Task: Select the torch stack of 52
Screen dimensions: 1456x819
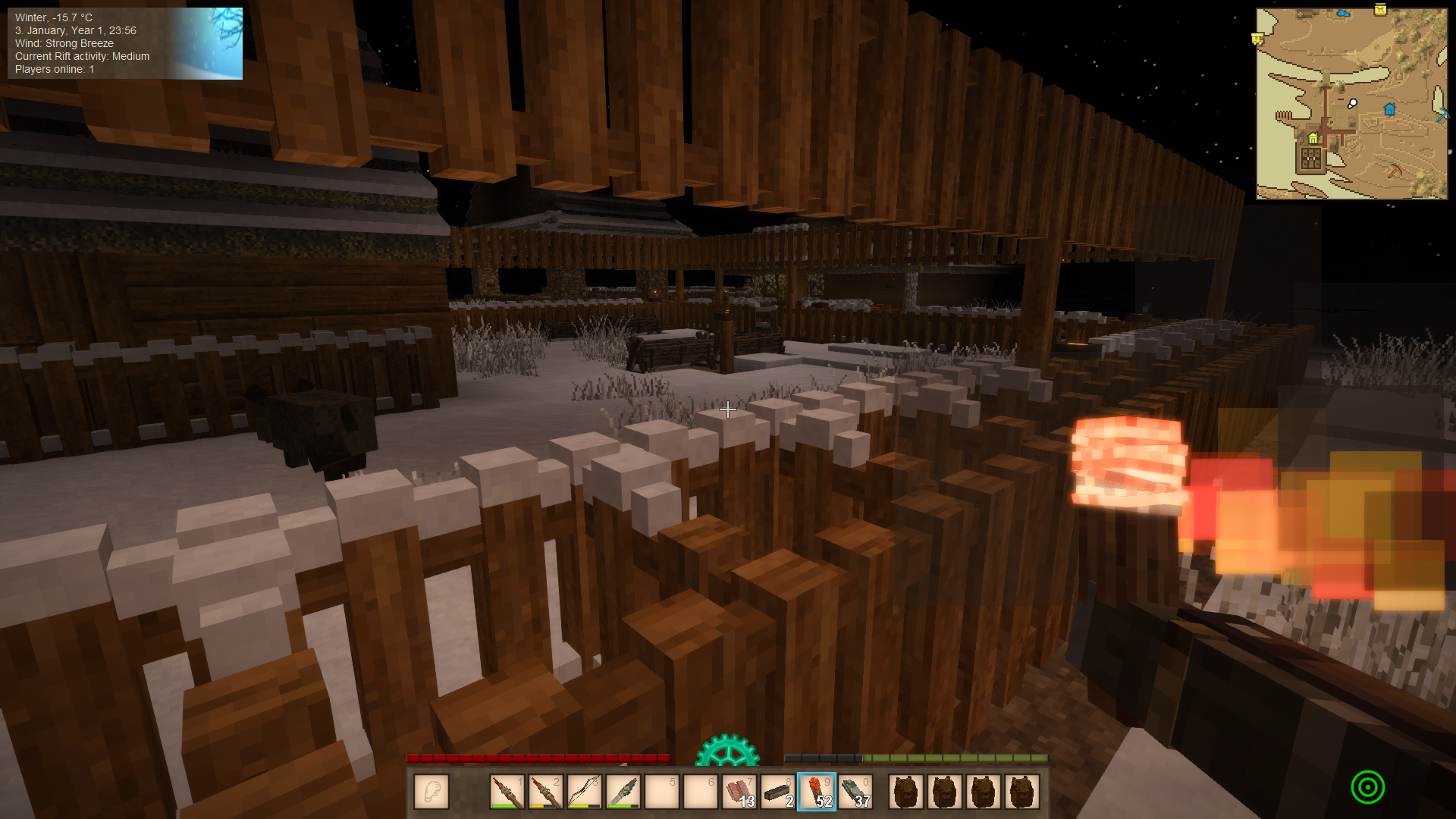Action: click(817, 792)
